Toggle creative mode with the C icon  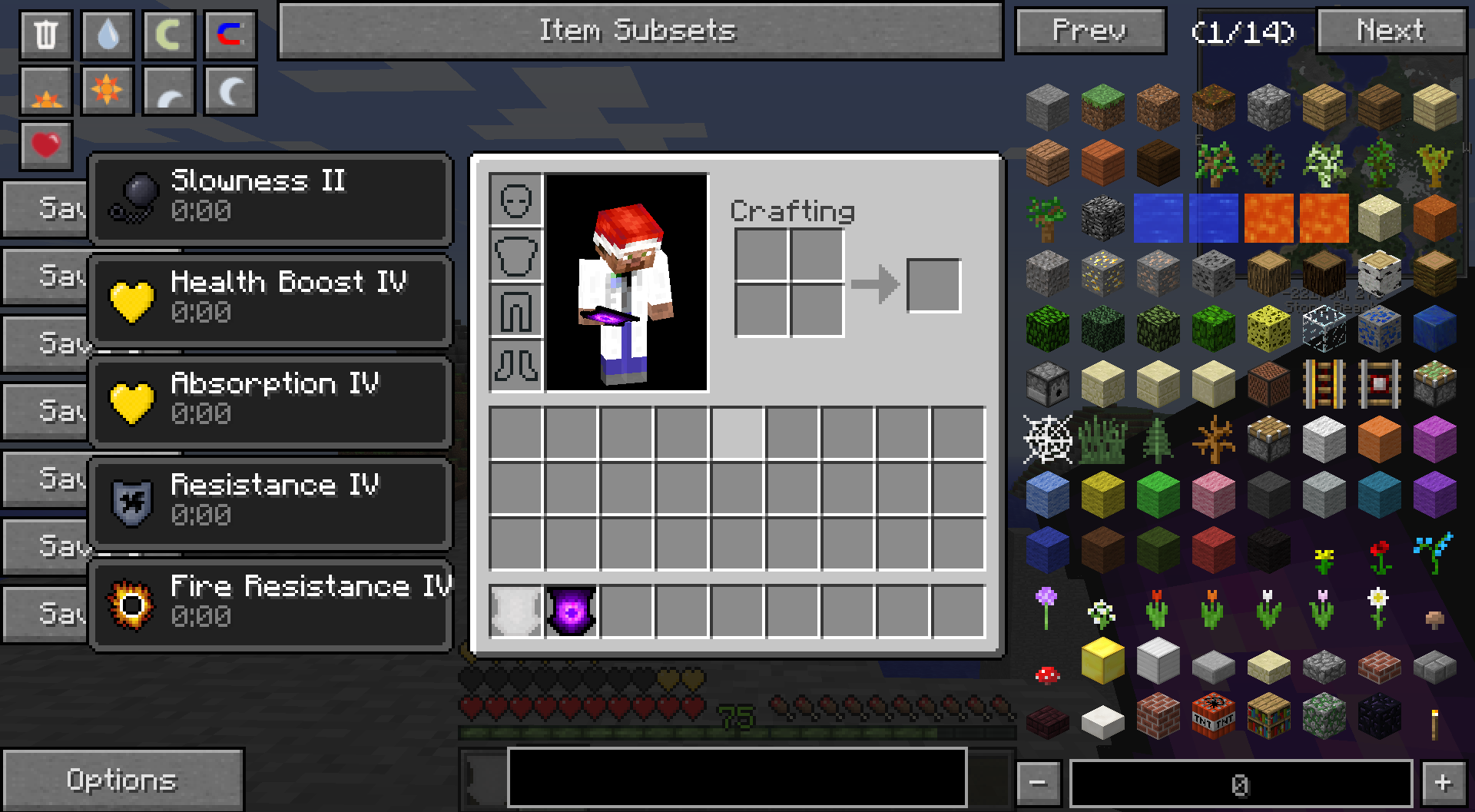point(168,35)
